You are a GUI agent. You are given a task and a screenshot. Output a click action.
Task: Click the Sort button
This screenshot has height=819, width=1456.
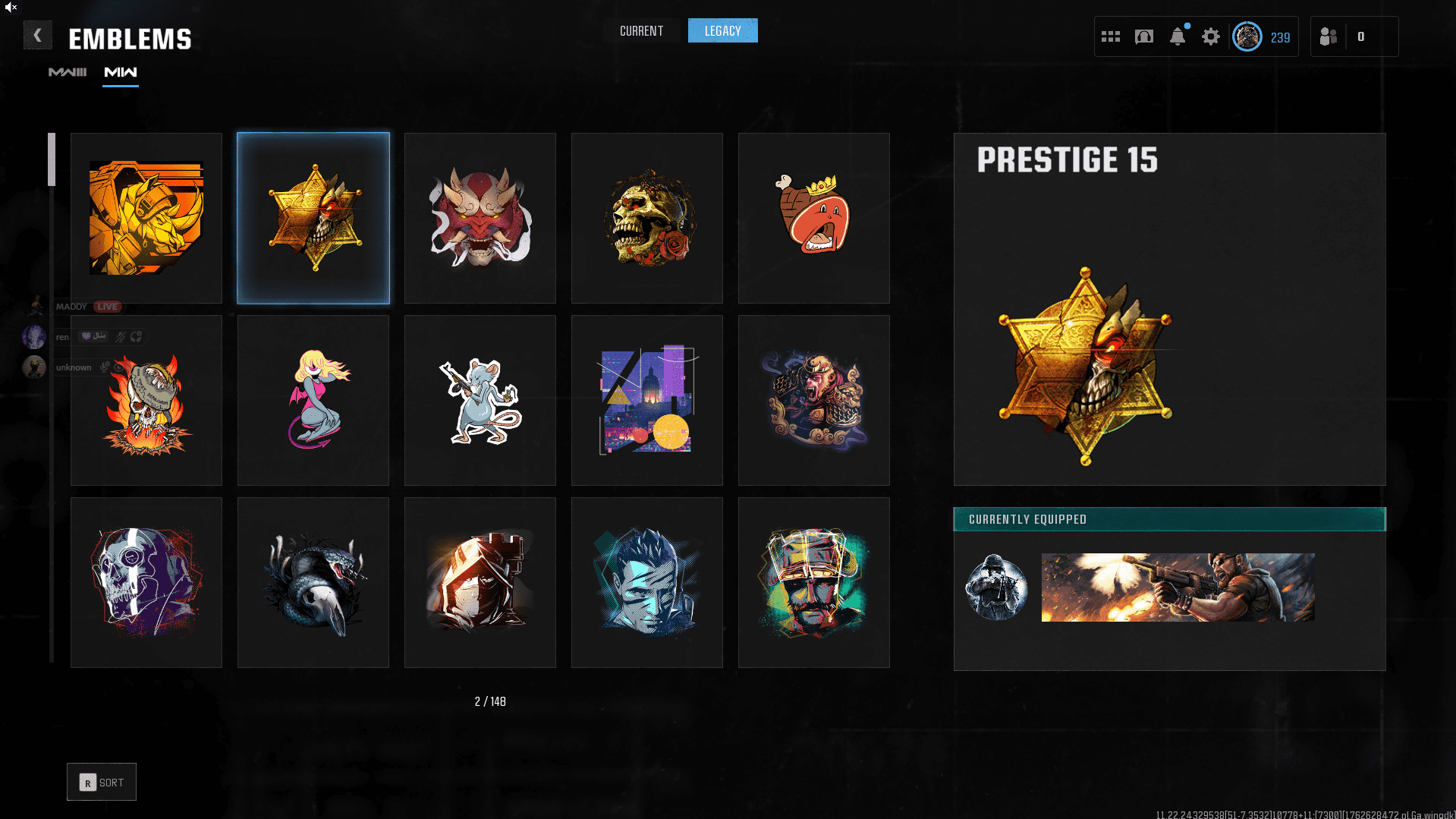point(102,782)
